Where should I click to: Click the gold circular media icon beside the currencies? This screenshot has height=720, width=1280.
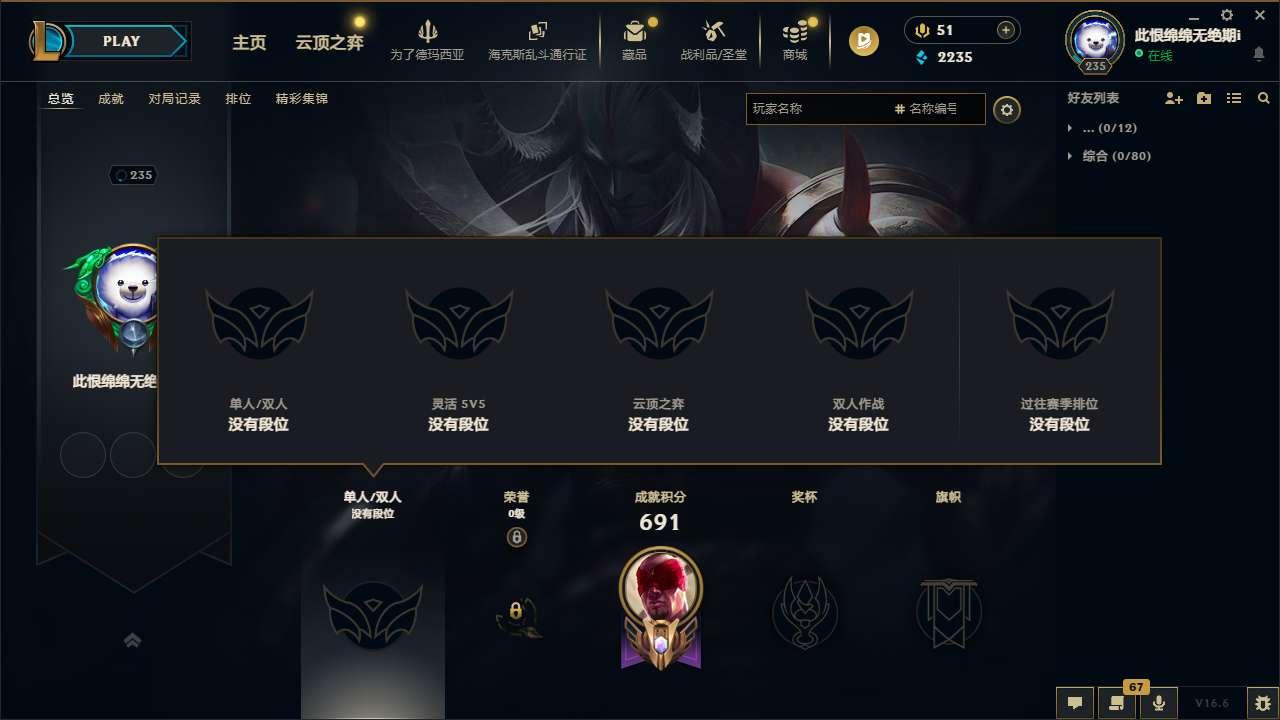pos(862,42)
